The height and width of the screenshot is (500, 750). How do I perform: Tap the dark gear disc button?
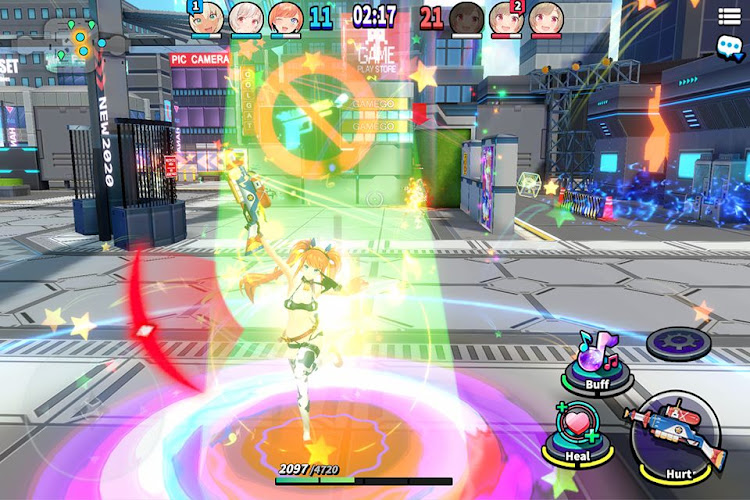680,343
